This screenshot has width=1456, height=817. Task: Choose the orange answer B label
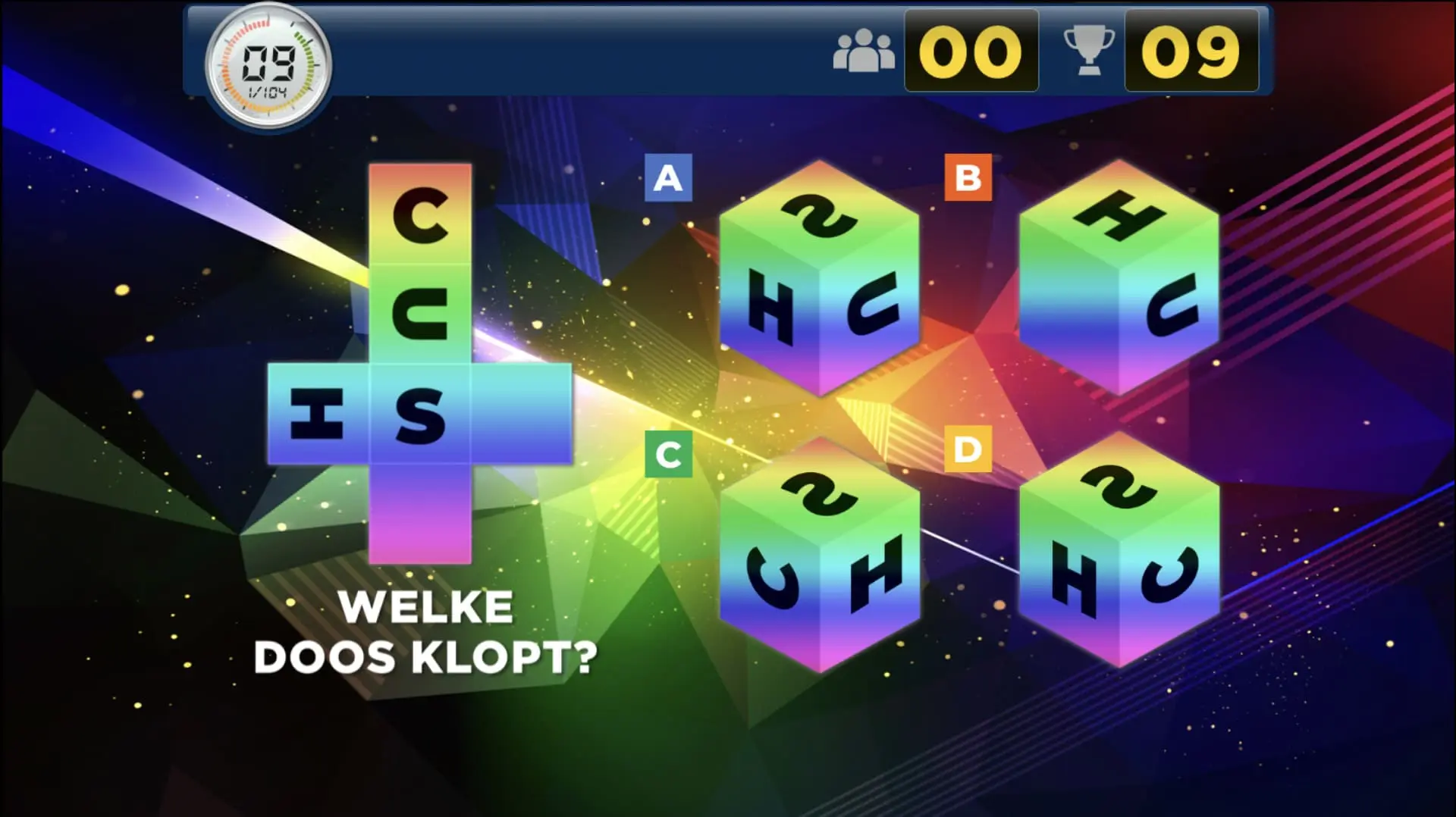968,178
